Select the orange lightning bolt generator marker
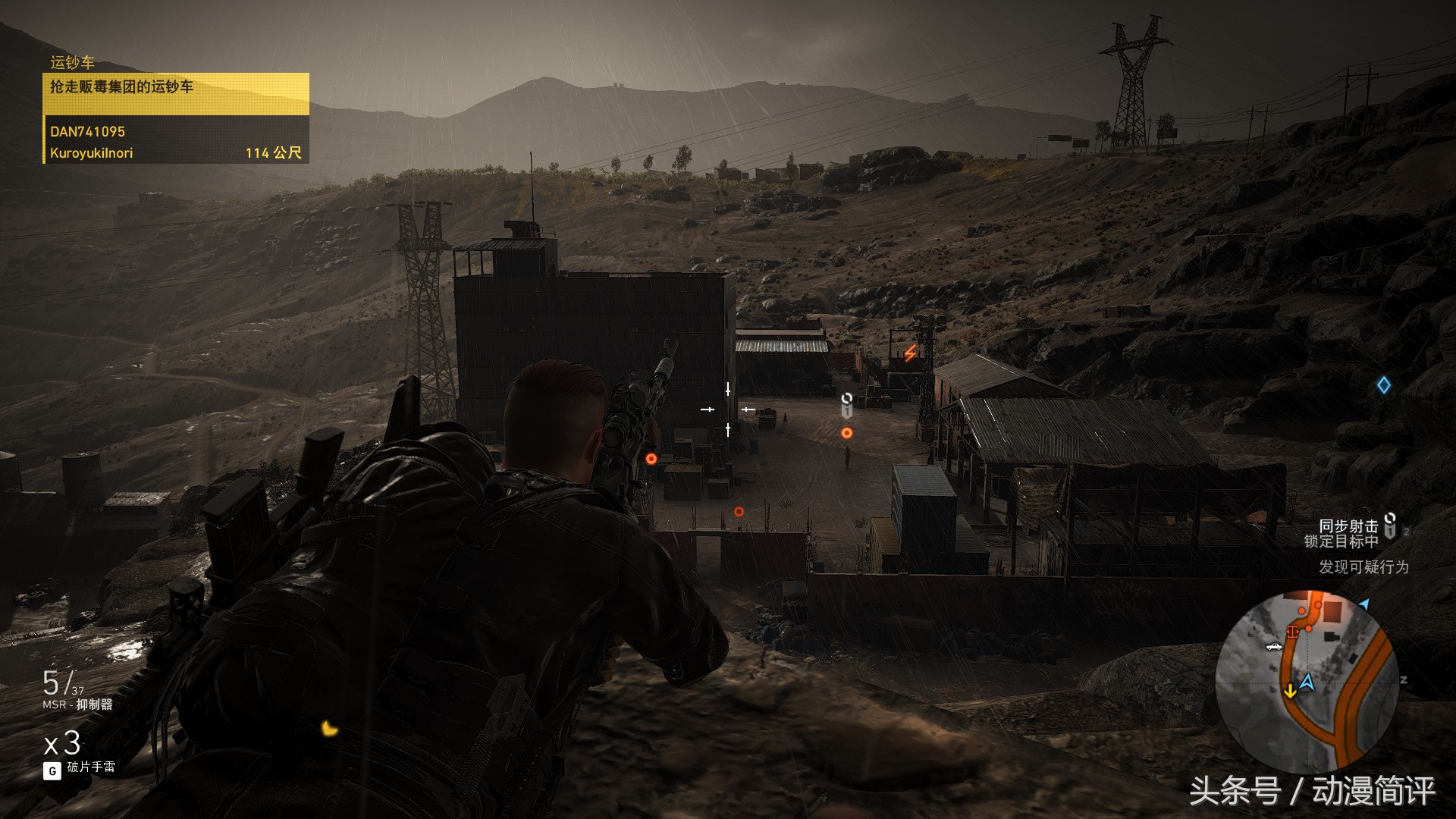Viewport: 1456px width, 819px height. (x=910, y=353)
